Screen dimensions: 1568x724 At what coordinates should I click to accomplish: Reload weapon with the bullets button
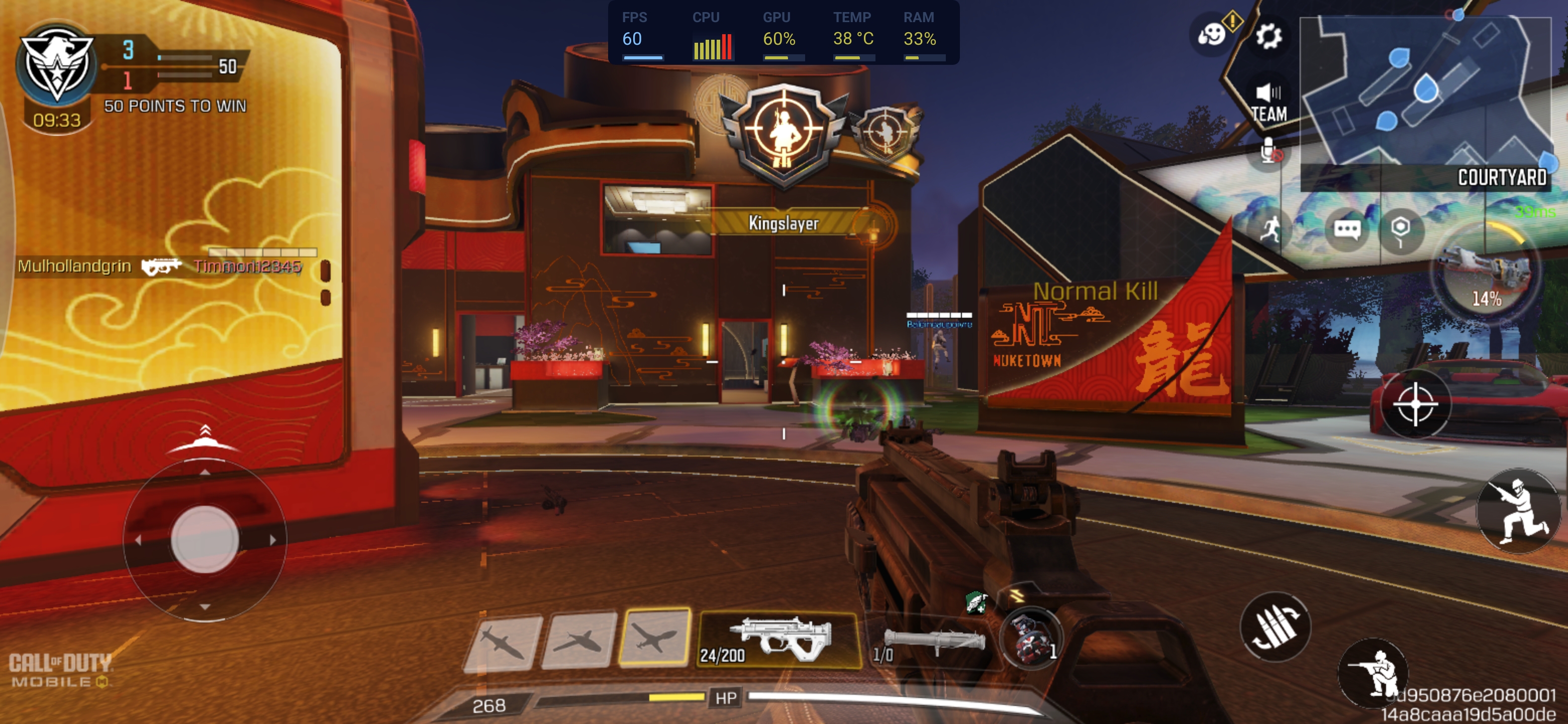tap(1275, 626)
